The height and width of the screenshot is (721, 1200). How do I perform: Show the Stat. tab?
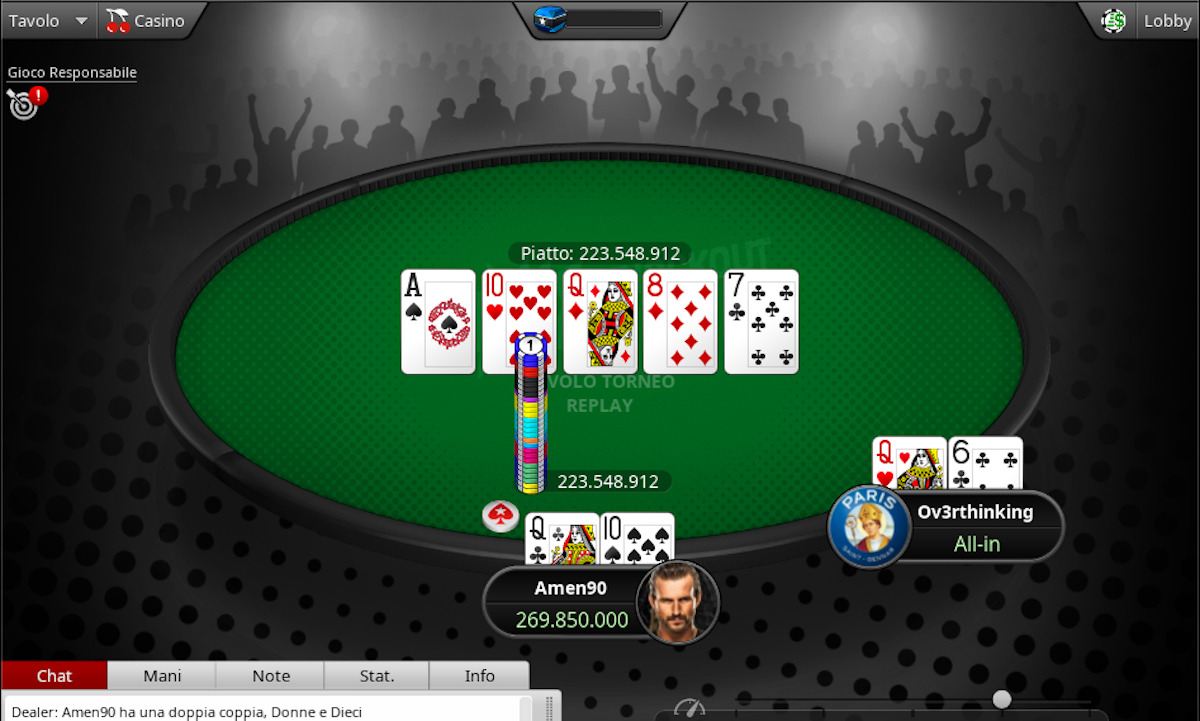click(377, 676)
